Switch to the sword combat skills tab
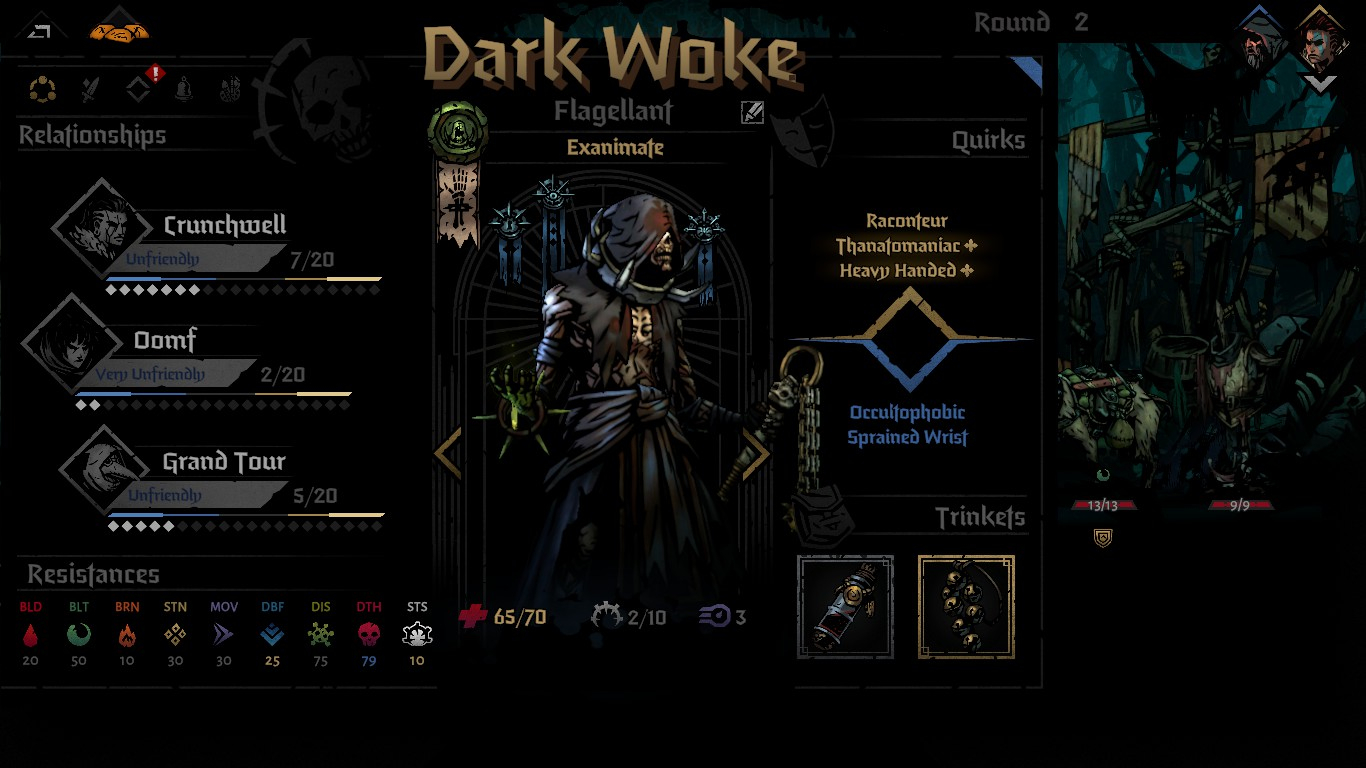The width and height of the screenshot is (1366, 768). coord(91,90)
